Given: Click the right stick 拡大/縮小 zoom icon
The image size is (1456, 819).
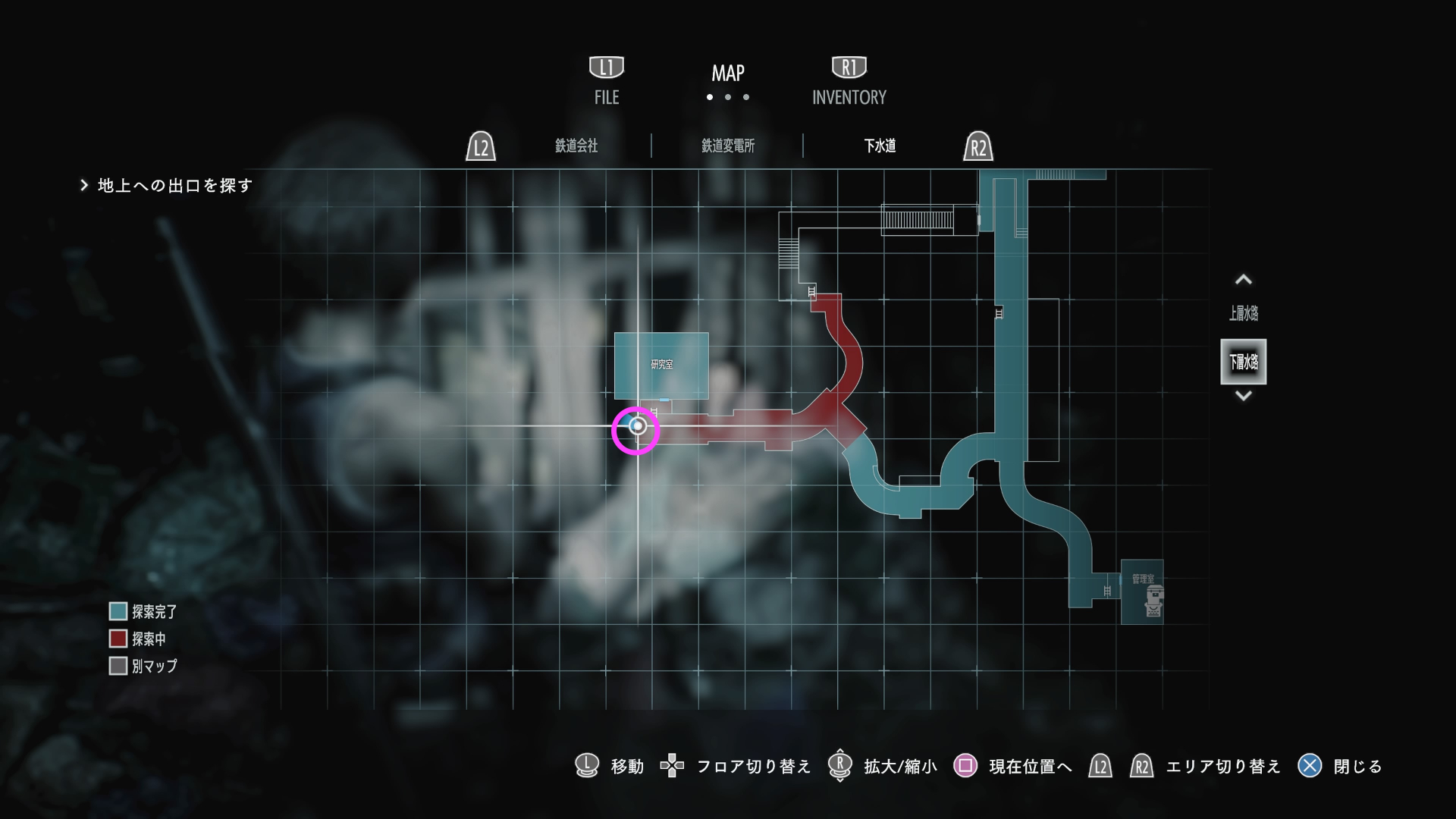Looking at the screenshot, I should (x=840, y=766).
